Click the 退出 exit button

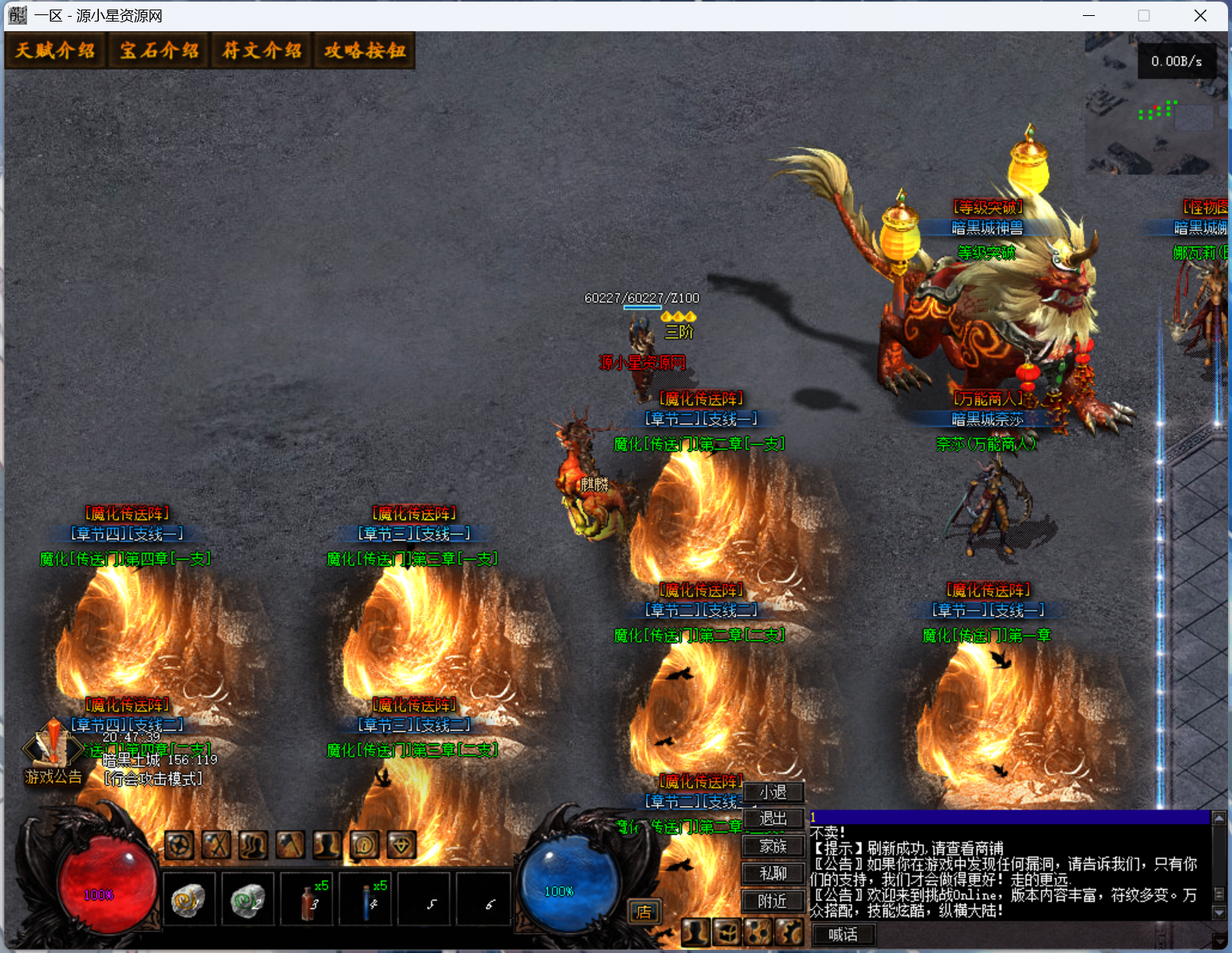(772, 819)
